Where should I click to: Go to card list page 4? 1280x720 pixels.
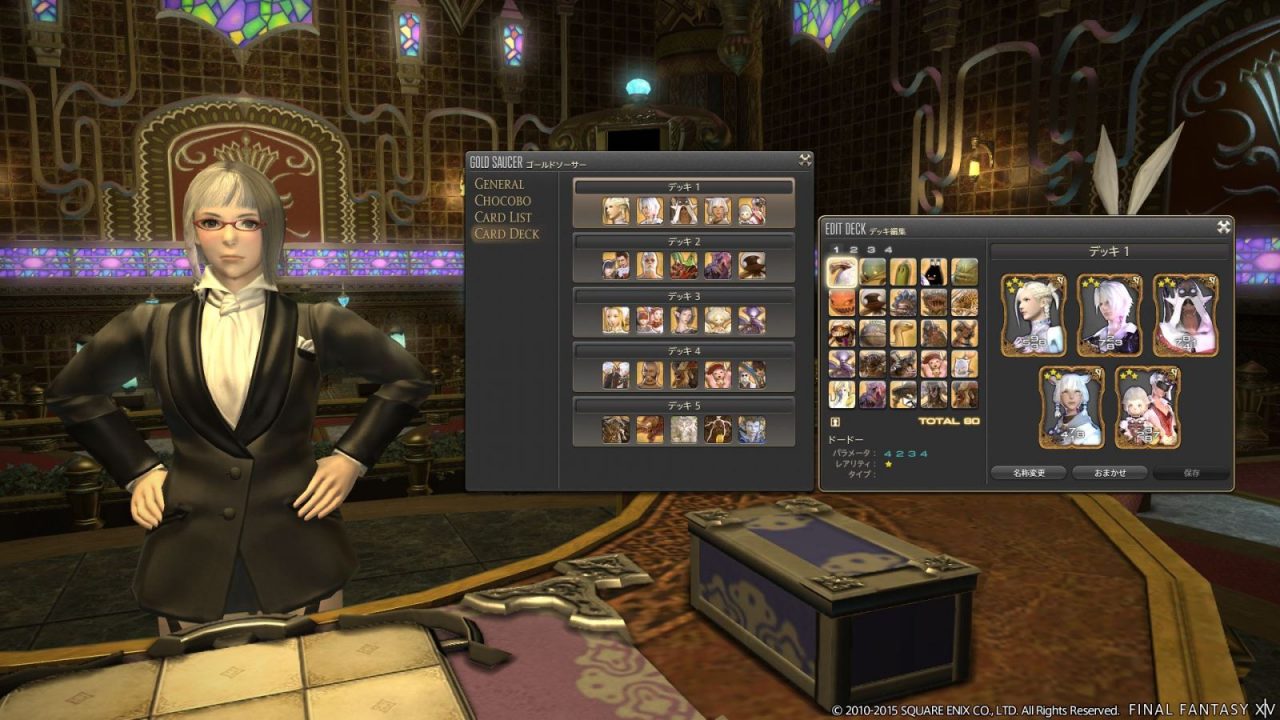point(888,250)
